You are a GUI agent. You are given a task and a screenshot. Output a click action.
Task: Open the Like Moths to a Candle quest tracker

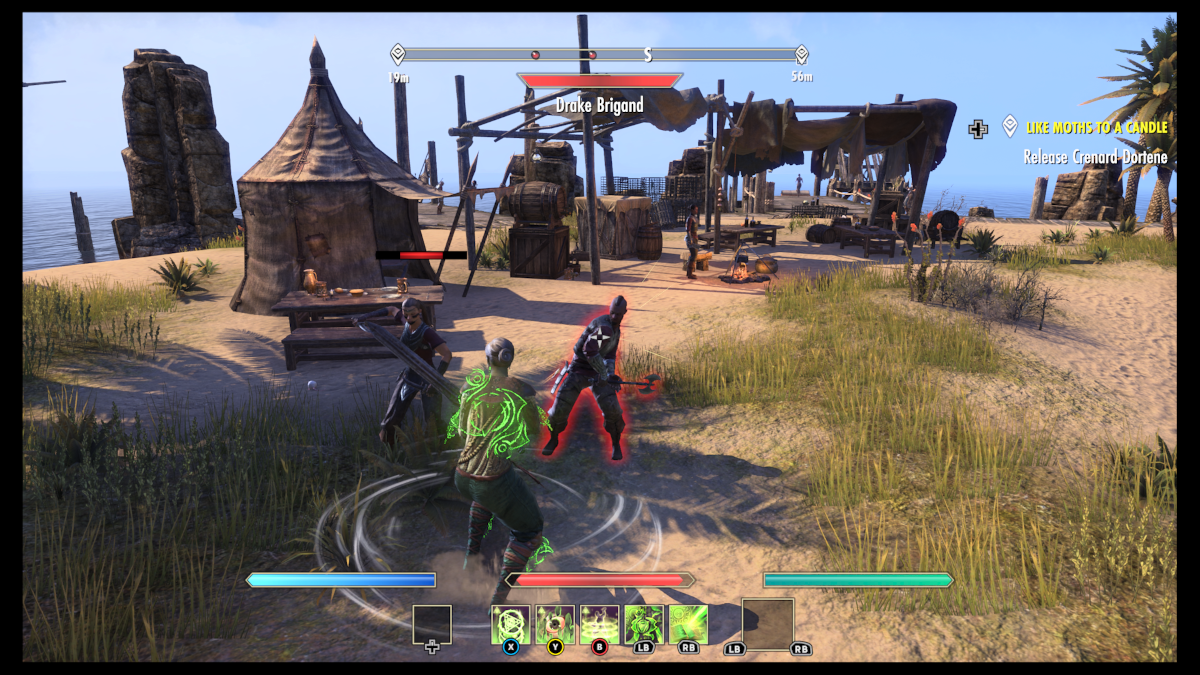point(1097,128)
